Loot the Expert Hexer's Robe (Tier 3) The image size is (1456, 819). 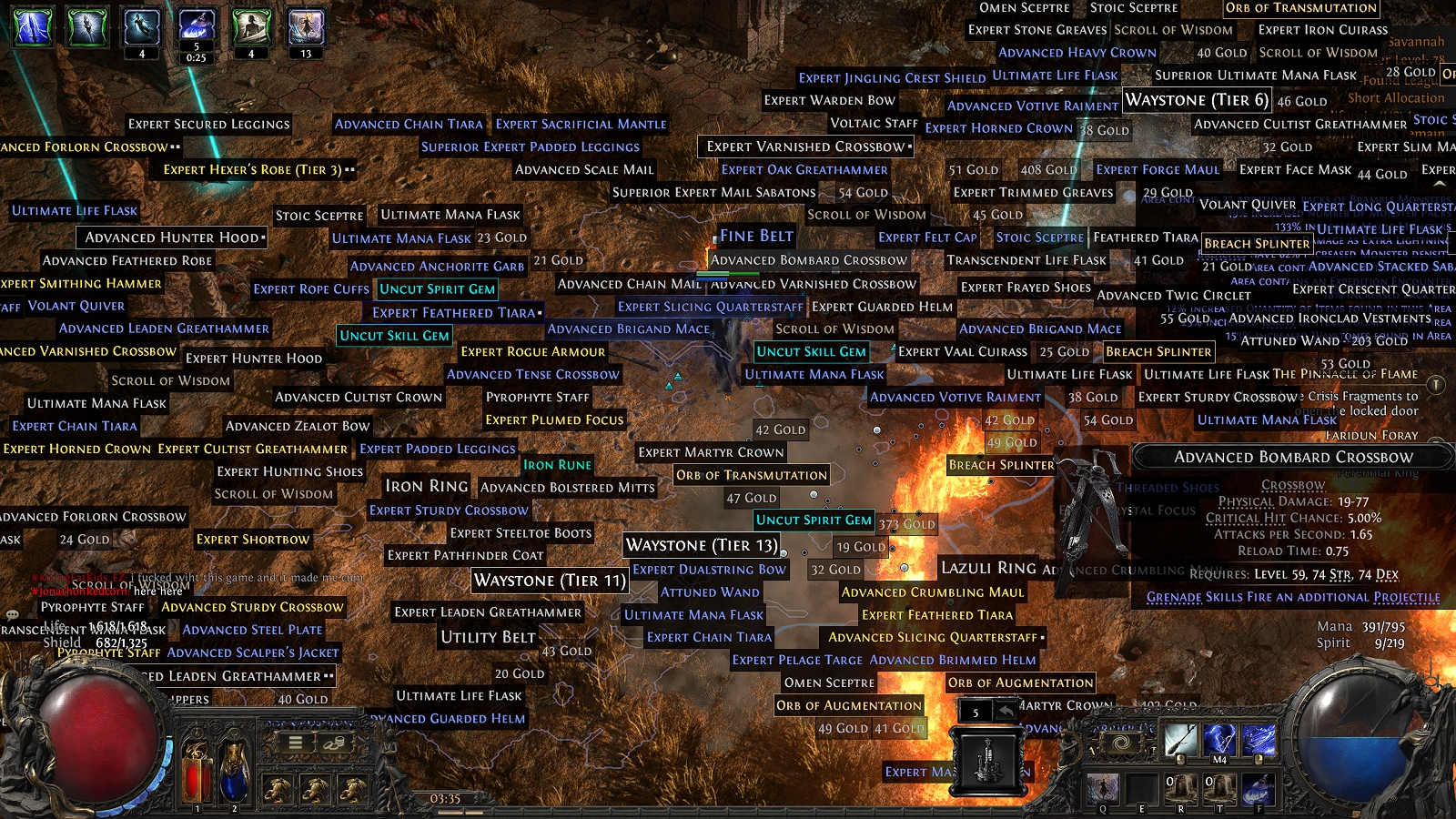click(252, 169)
